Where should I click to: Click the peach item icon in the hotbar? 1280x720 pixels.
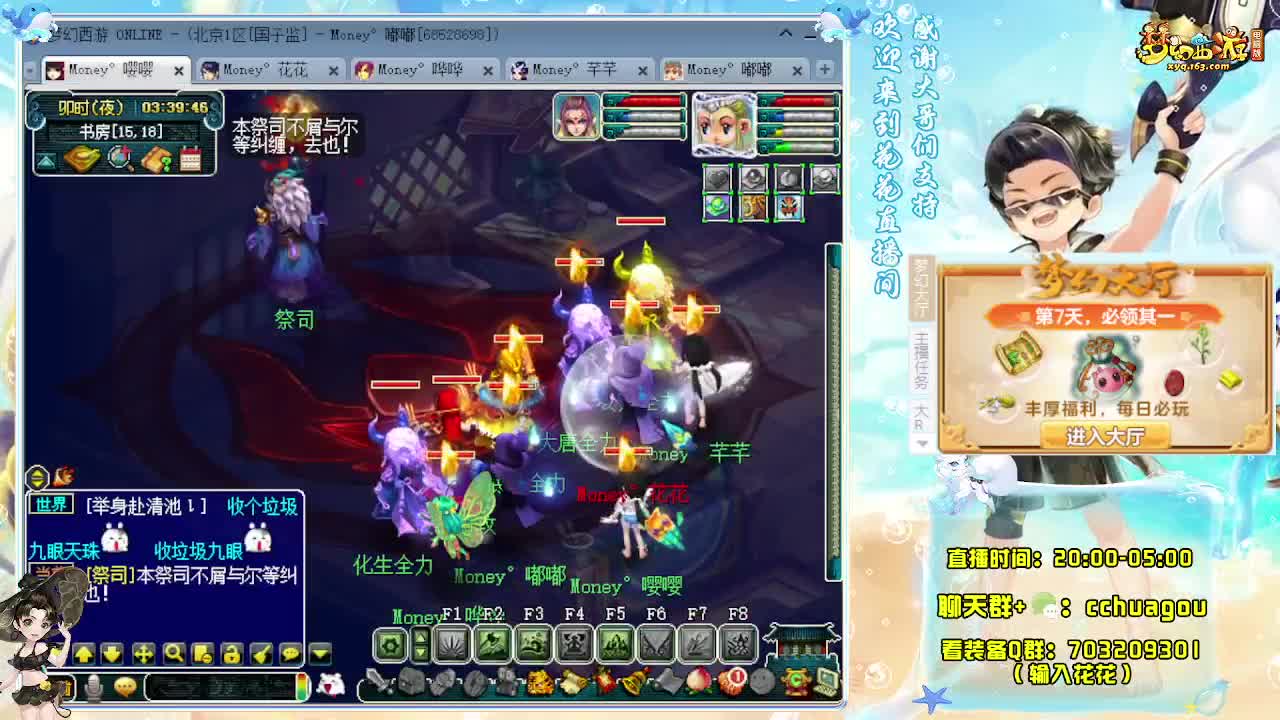696,683
